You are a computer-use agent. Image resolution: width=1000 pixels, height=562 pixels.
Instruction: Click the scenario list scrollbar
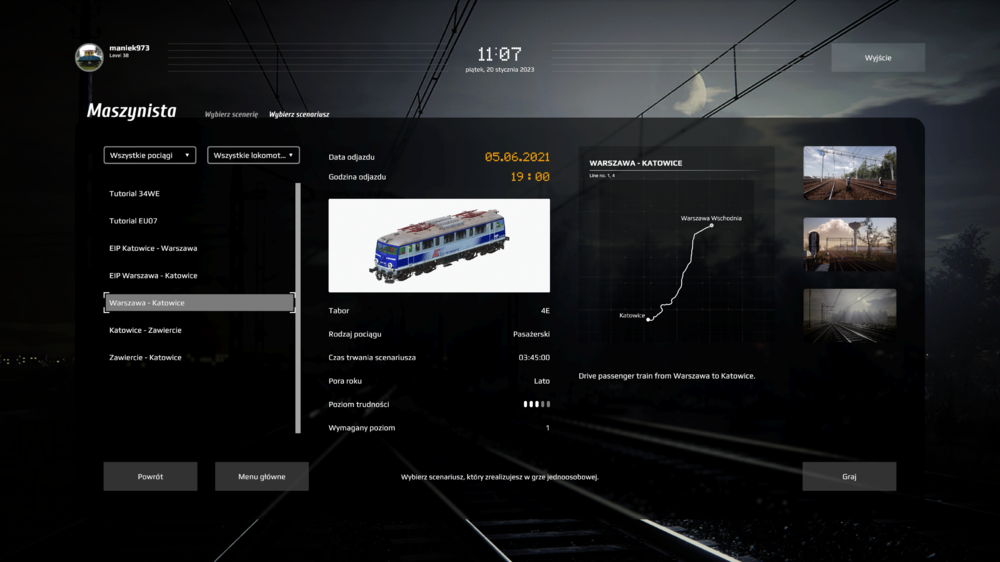click(298, 307)
